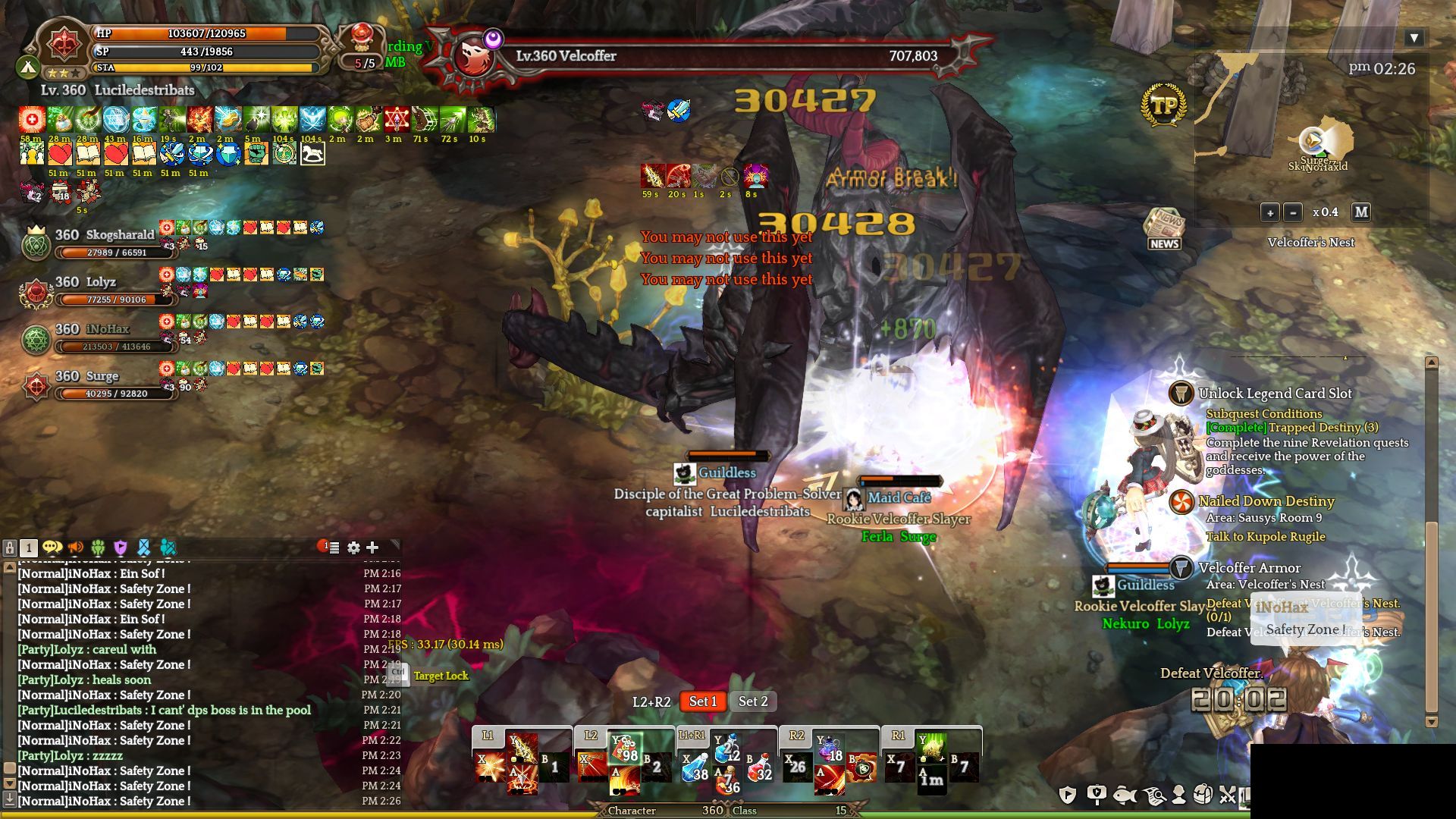The width and height of the screenshot is (1456, 819).
Task: Switch hotbar to Set 2
Action: coord(753,701)
